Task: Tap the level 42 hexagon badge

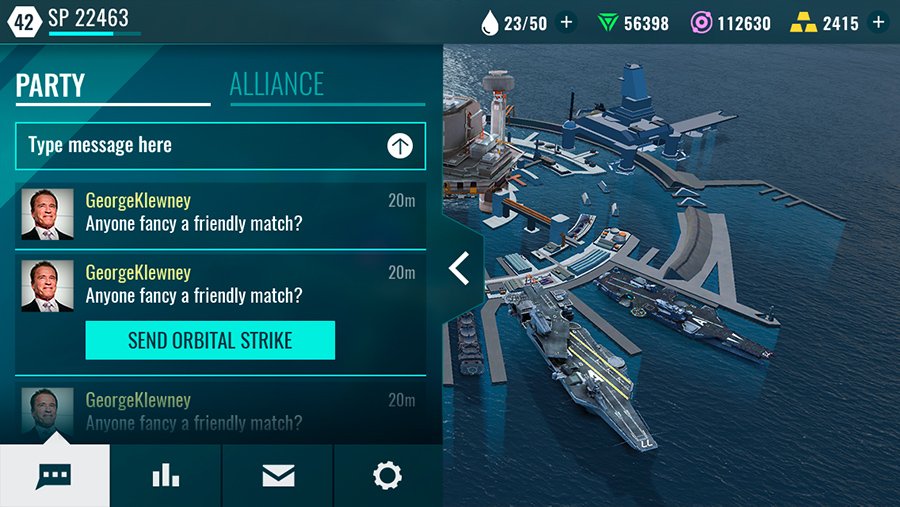Action: [x=24, y=20]
